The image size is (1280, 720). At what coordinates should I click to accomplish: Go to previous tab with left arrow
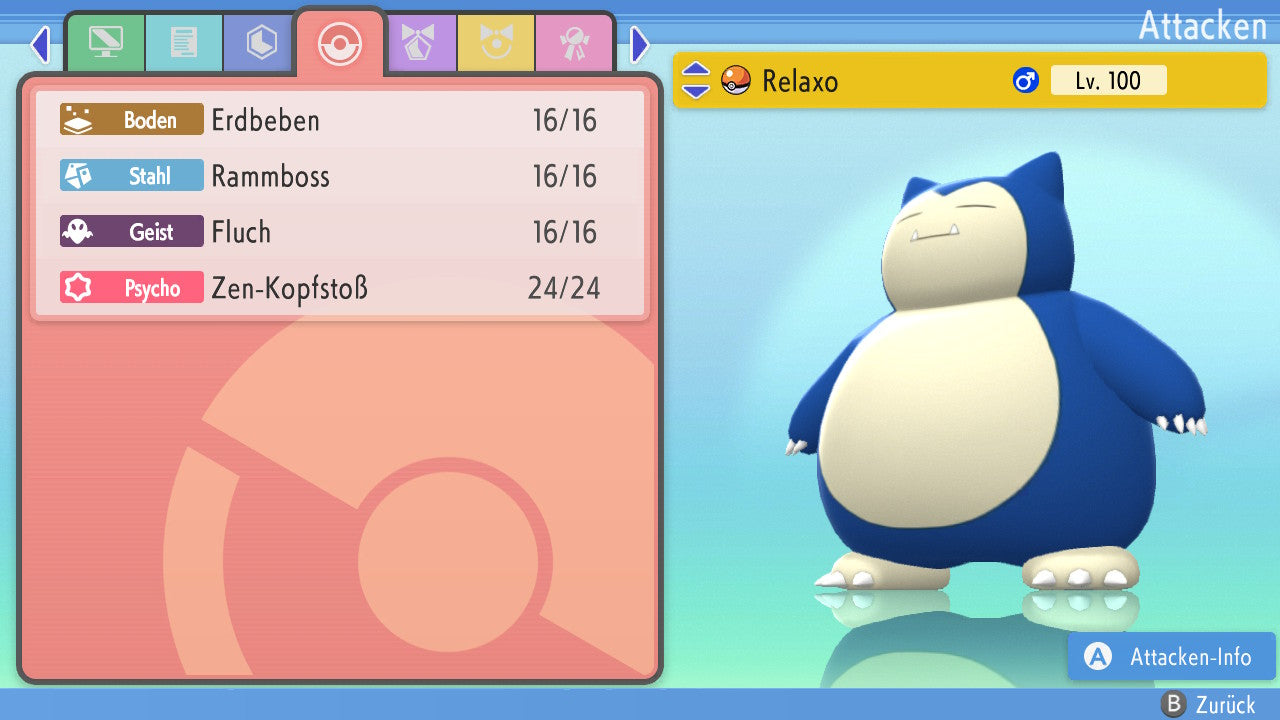pyautogui.click(x=40, y=44)
